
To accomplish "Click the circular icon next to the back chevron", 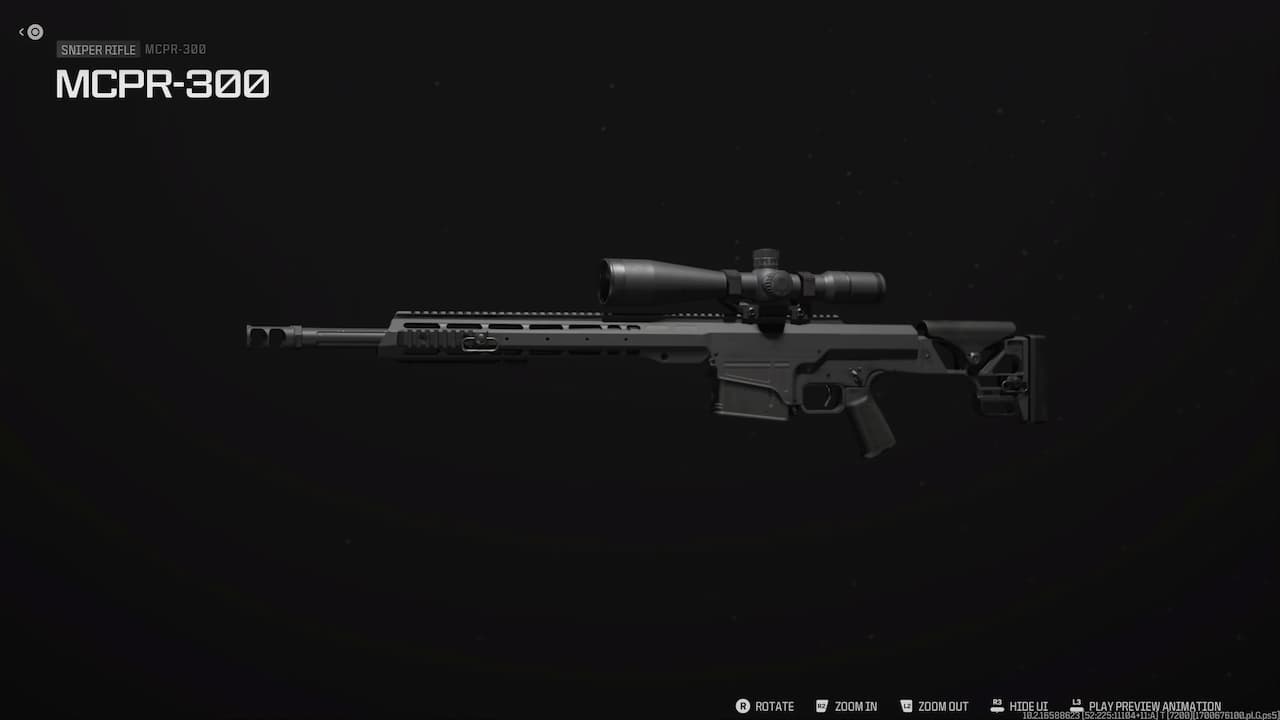I will pyautogui.click(x=33, y=32).
